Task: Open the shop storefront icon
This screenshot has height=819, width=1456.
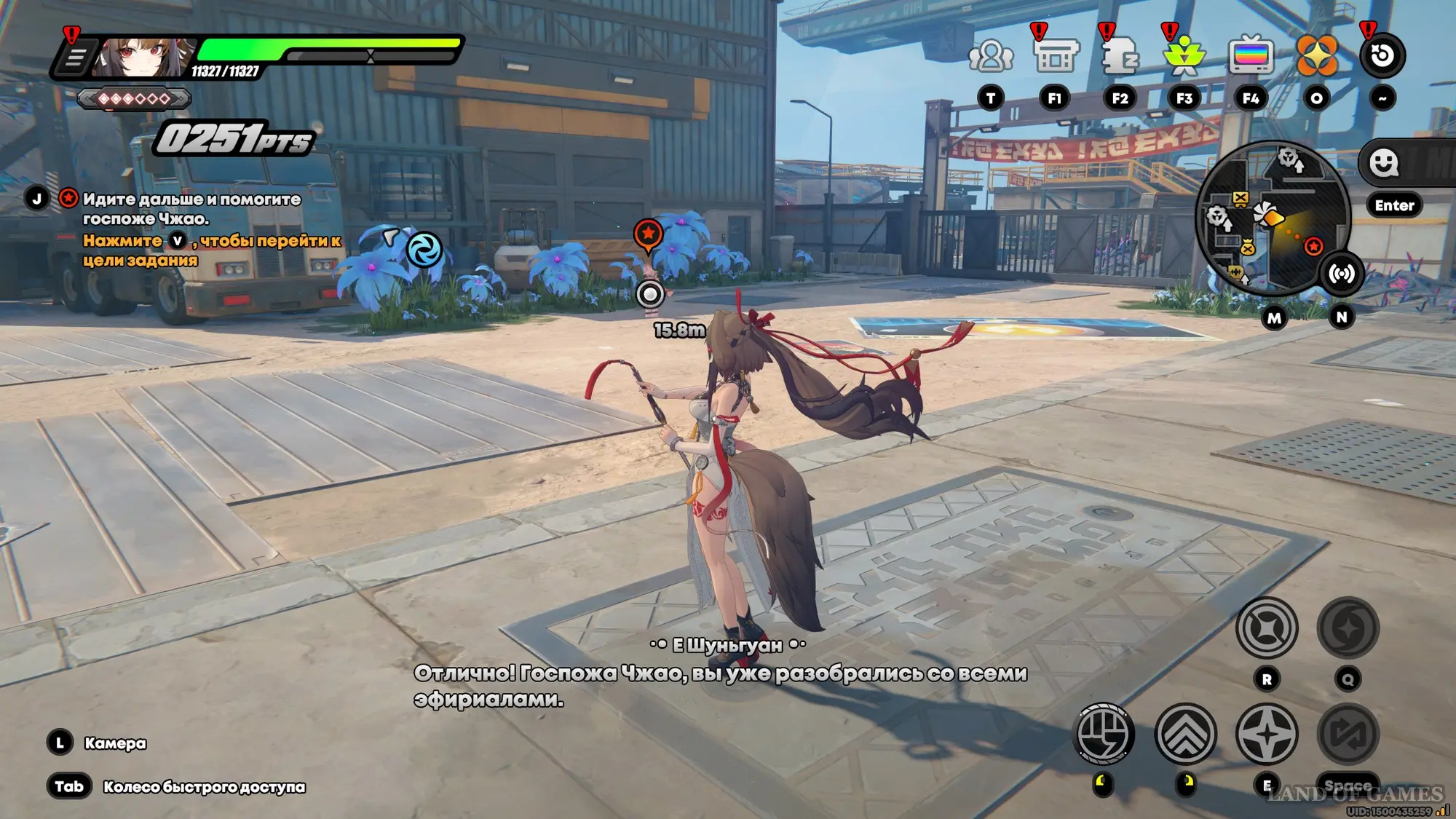Action: pos(1055,56)
